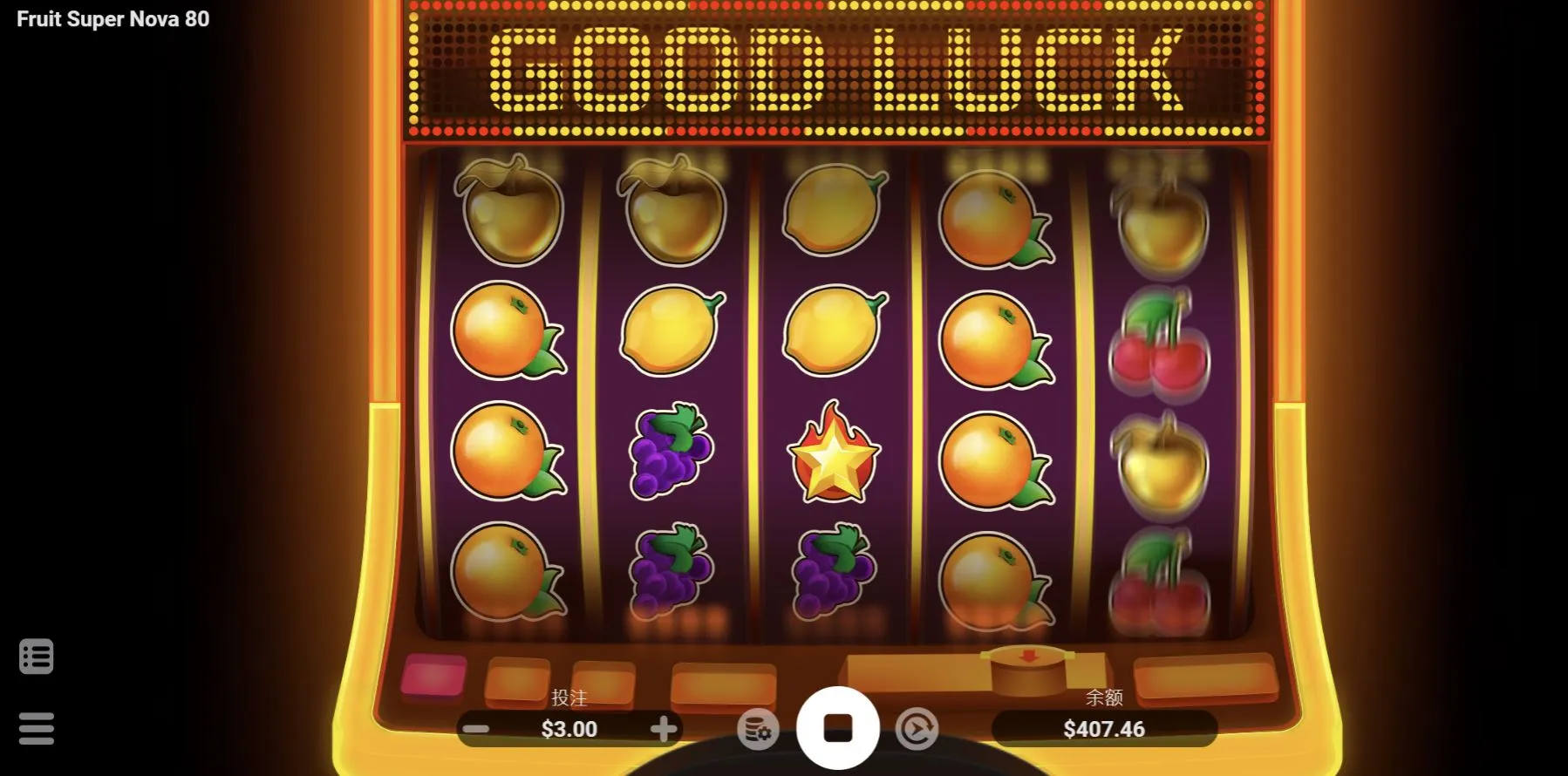Stop the spinning reels
This screenshot has width=1568, height=776.
click(x=837, y=728)
